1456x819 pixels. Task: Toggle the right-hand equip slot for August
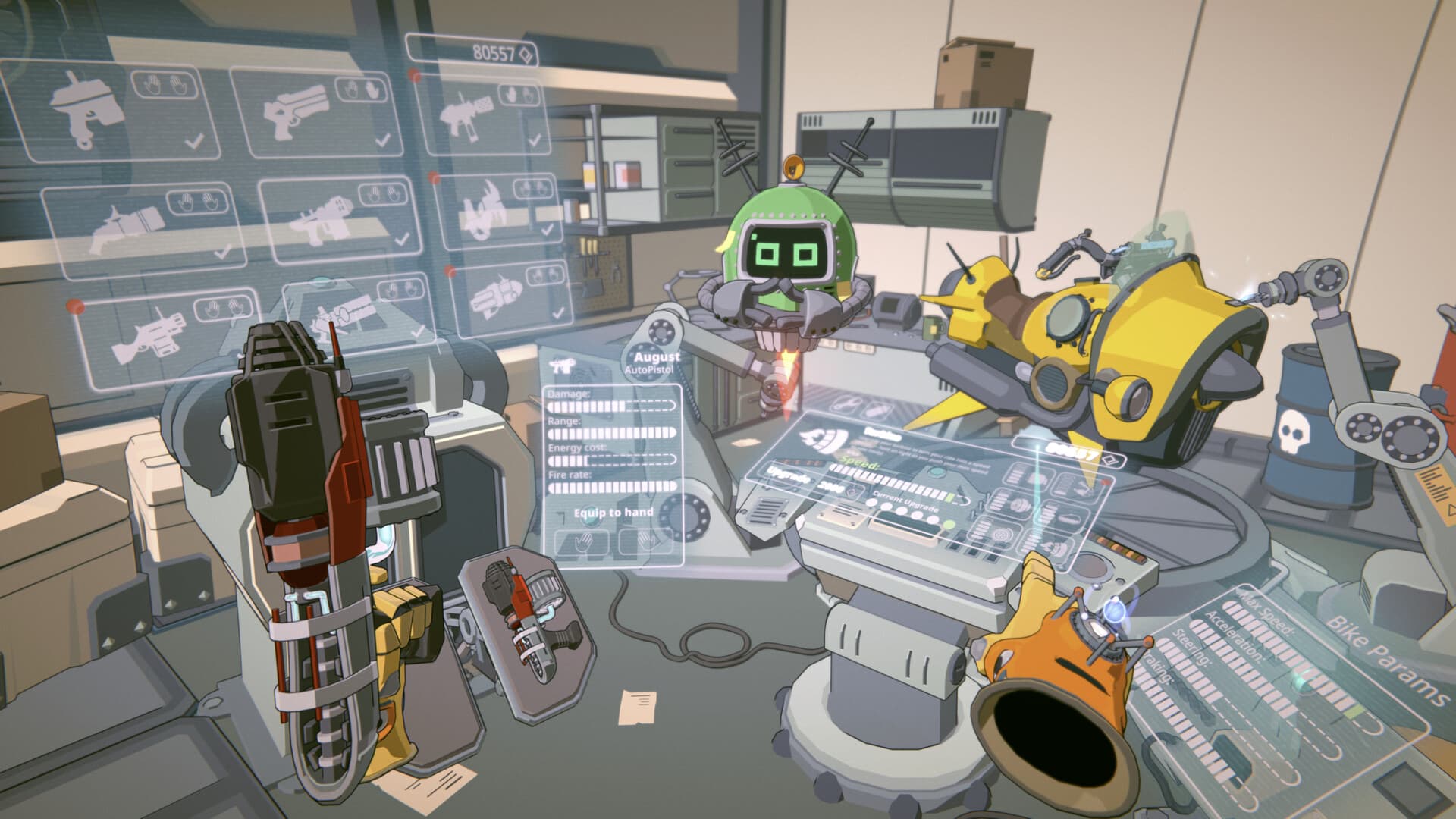point(645,541)
